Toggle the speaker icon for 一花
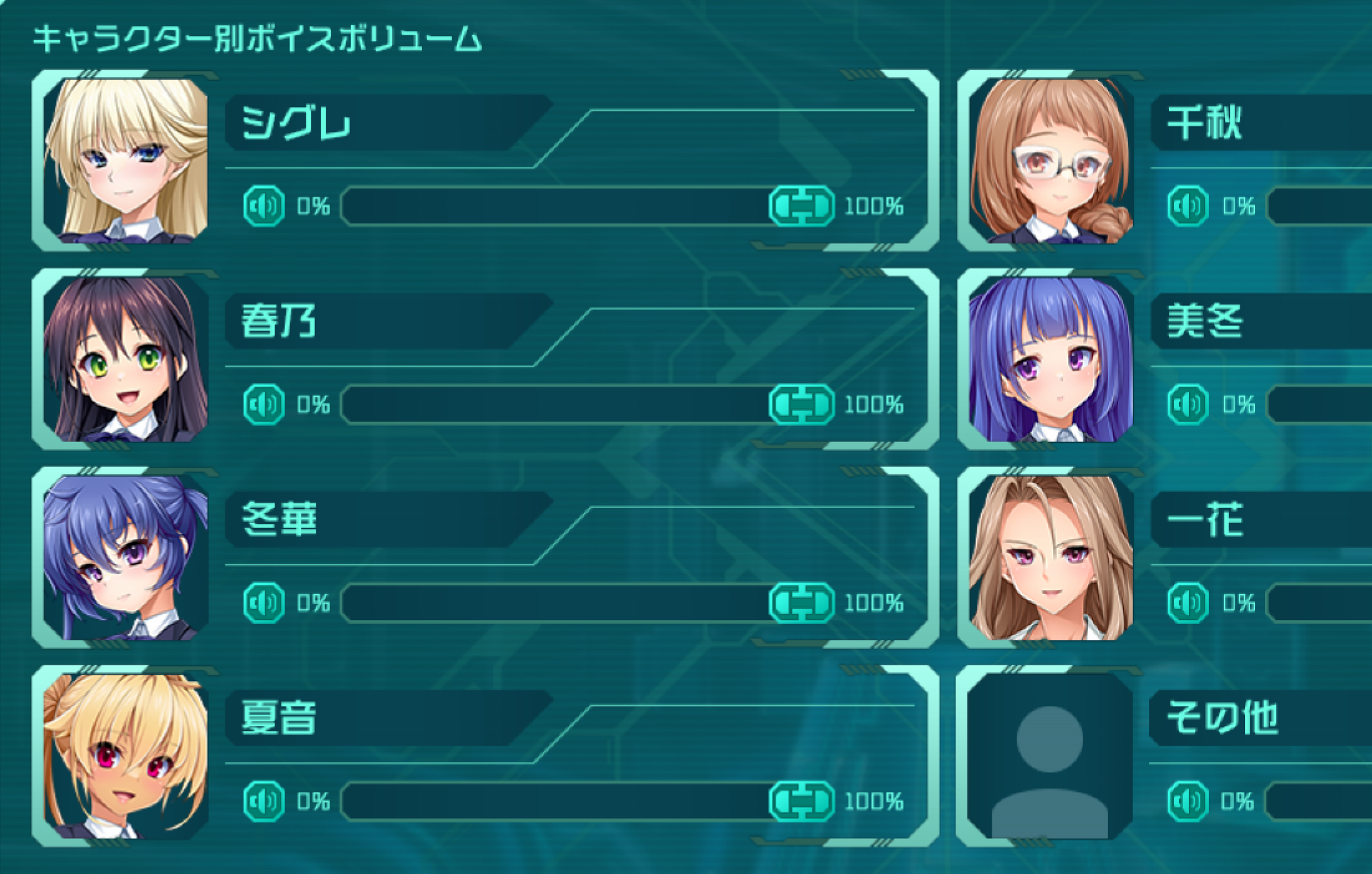This screenshot has width=1372, height=874. coord(1188,603)
